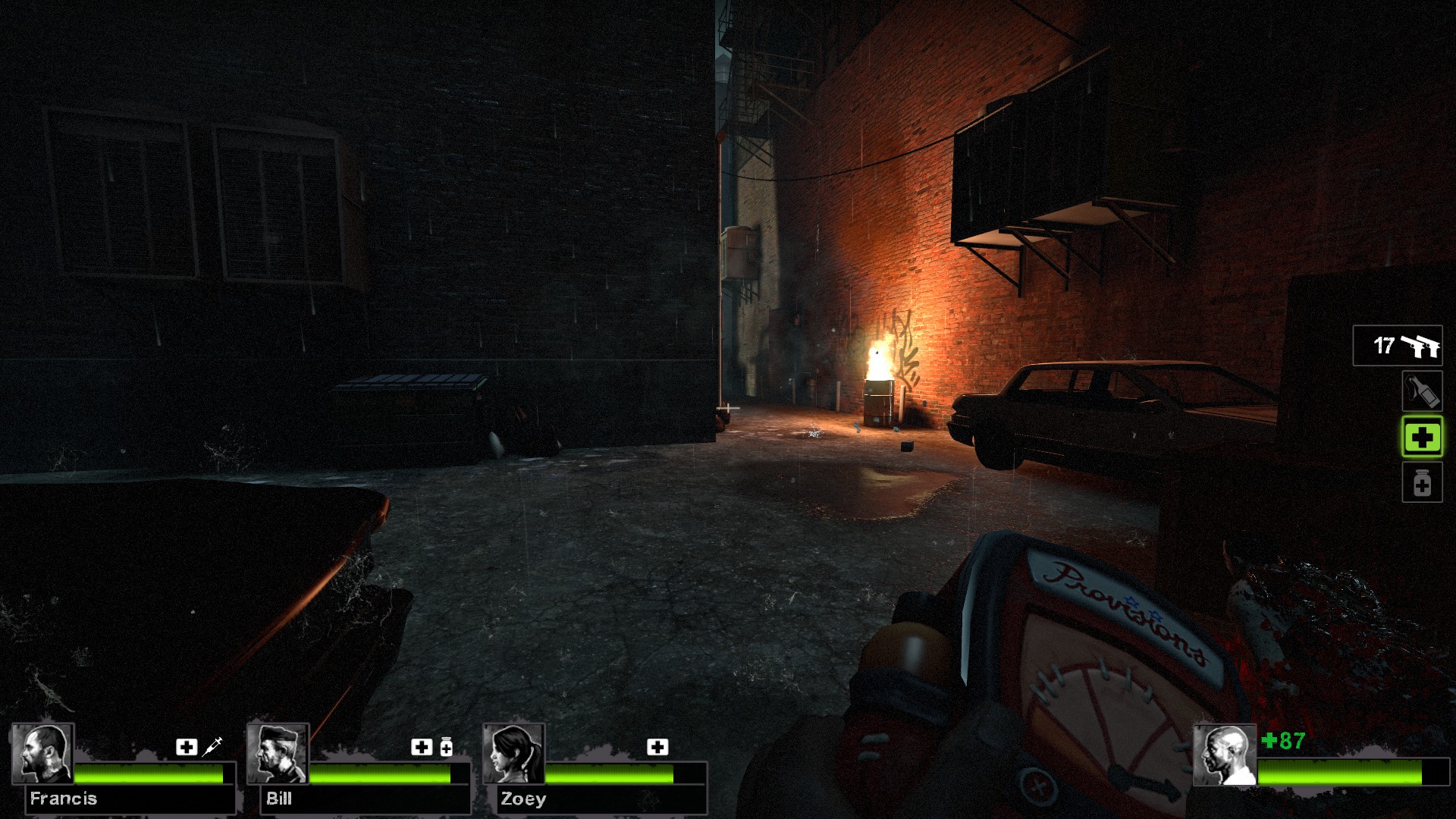Select the pain pills slot

(x=1421, y=483)
